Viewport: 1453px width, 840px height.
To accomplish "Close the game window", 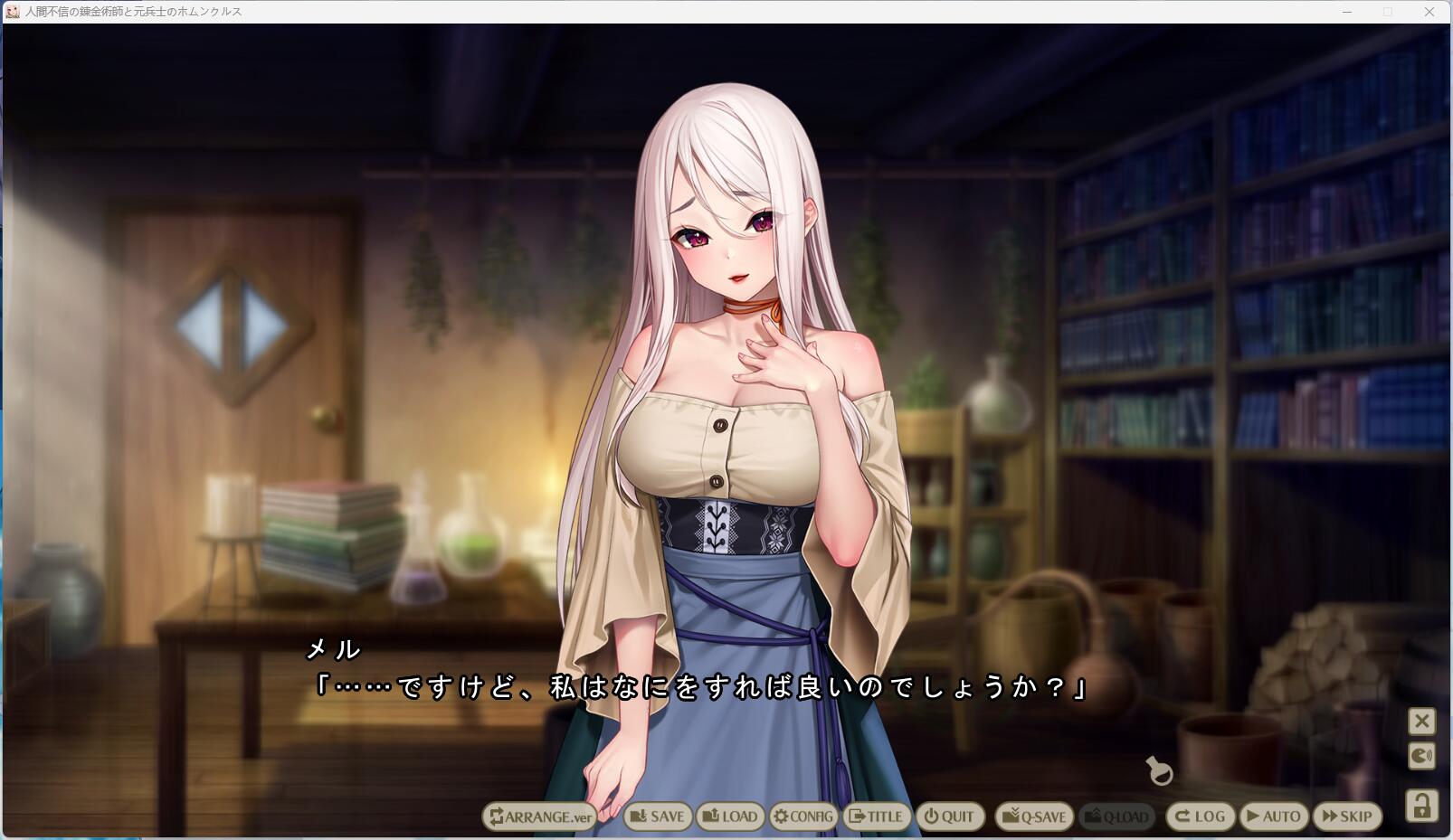I will (1429, 12).
